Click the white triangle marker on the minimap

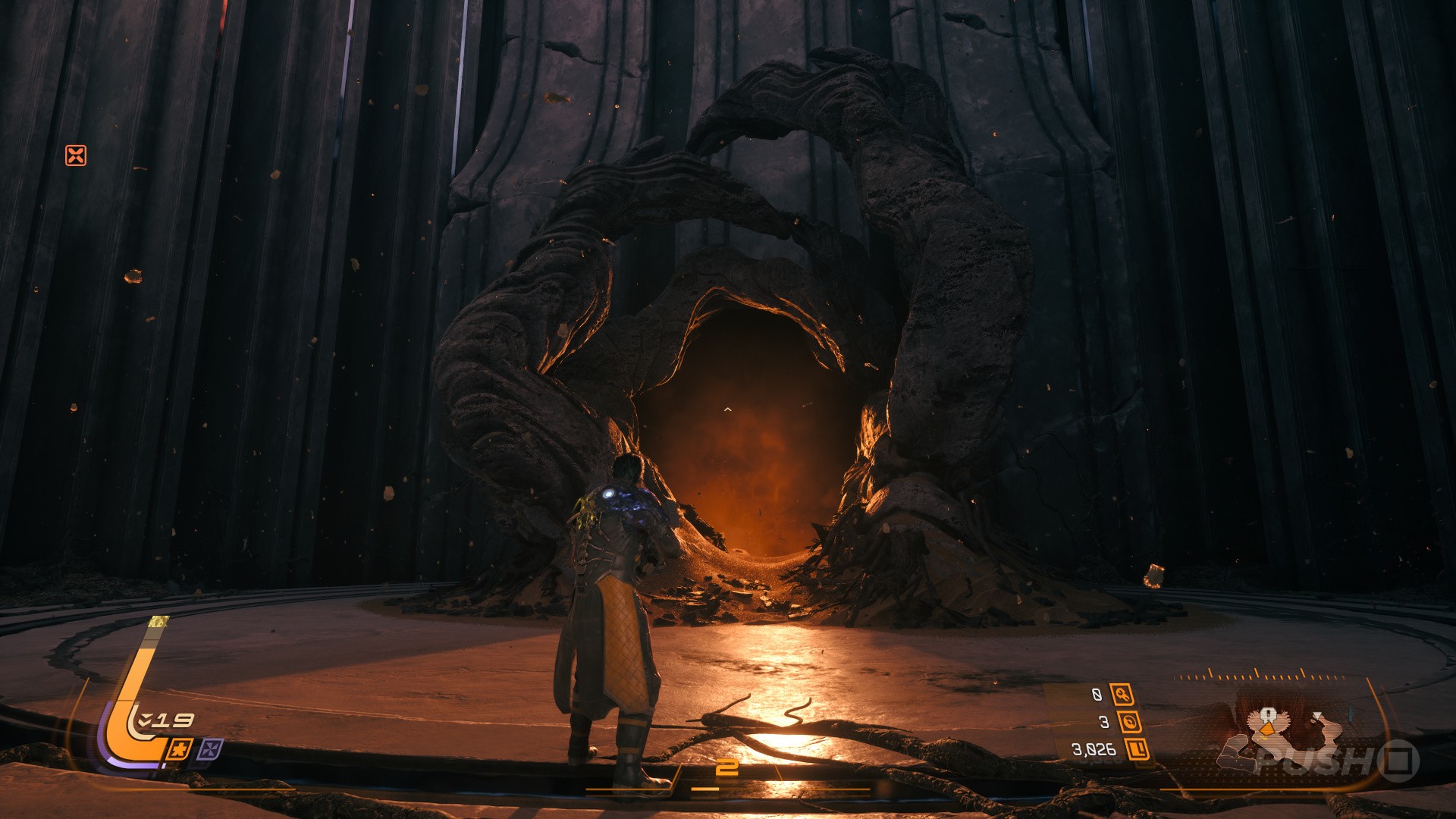click(1318, 716)
